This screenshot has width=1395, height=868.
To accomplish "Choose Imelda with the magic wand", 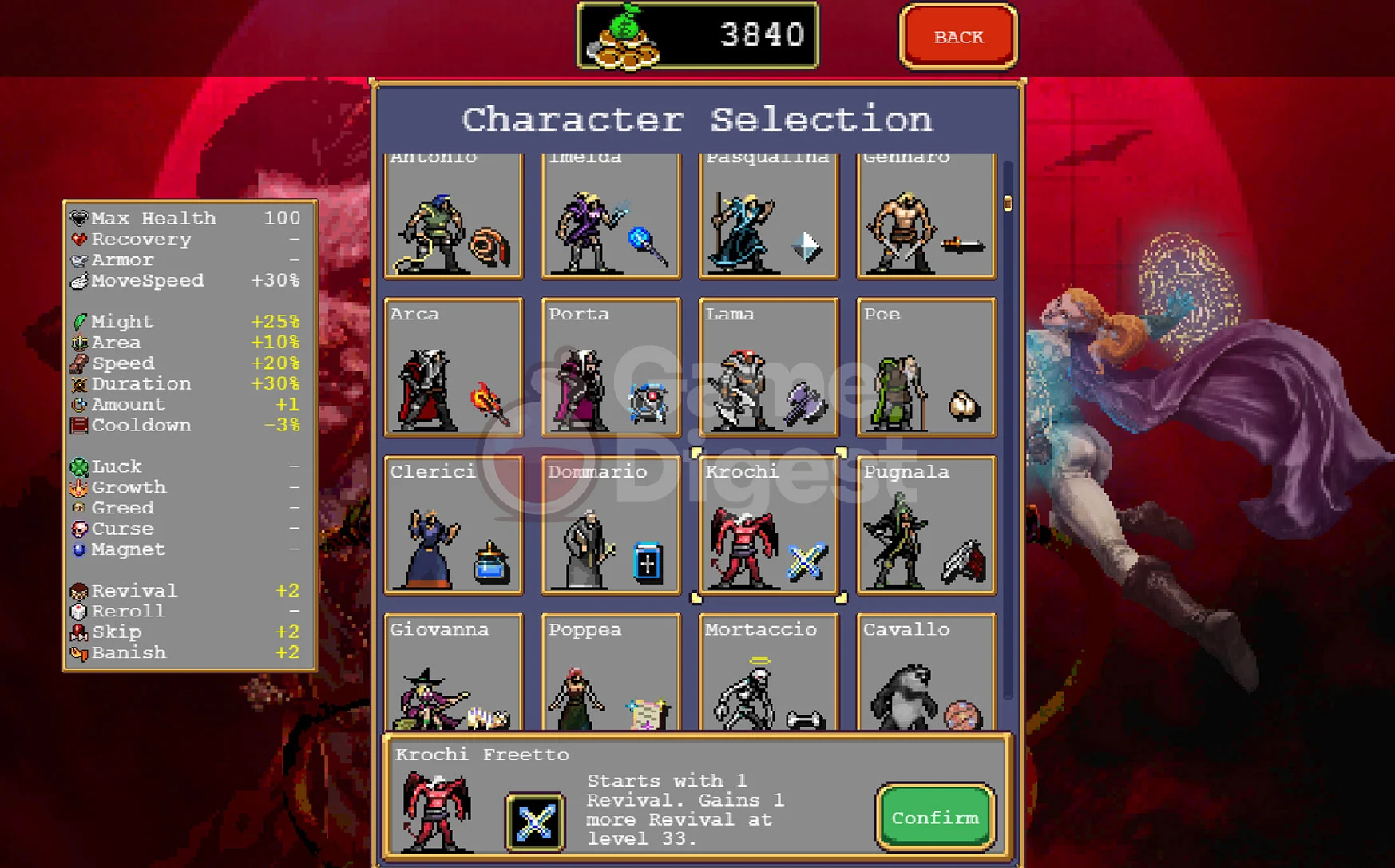I will pyautogui.click(x=611, y=216).
